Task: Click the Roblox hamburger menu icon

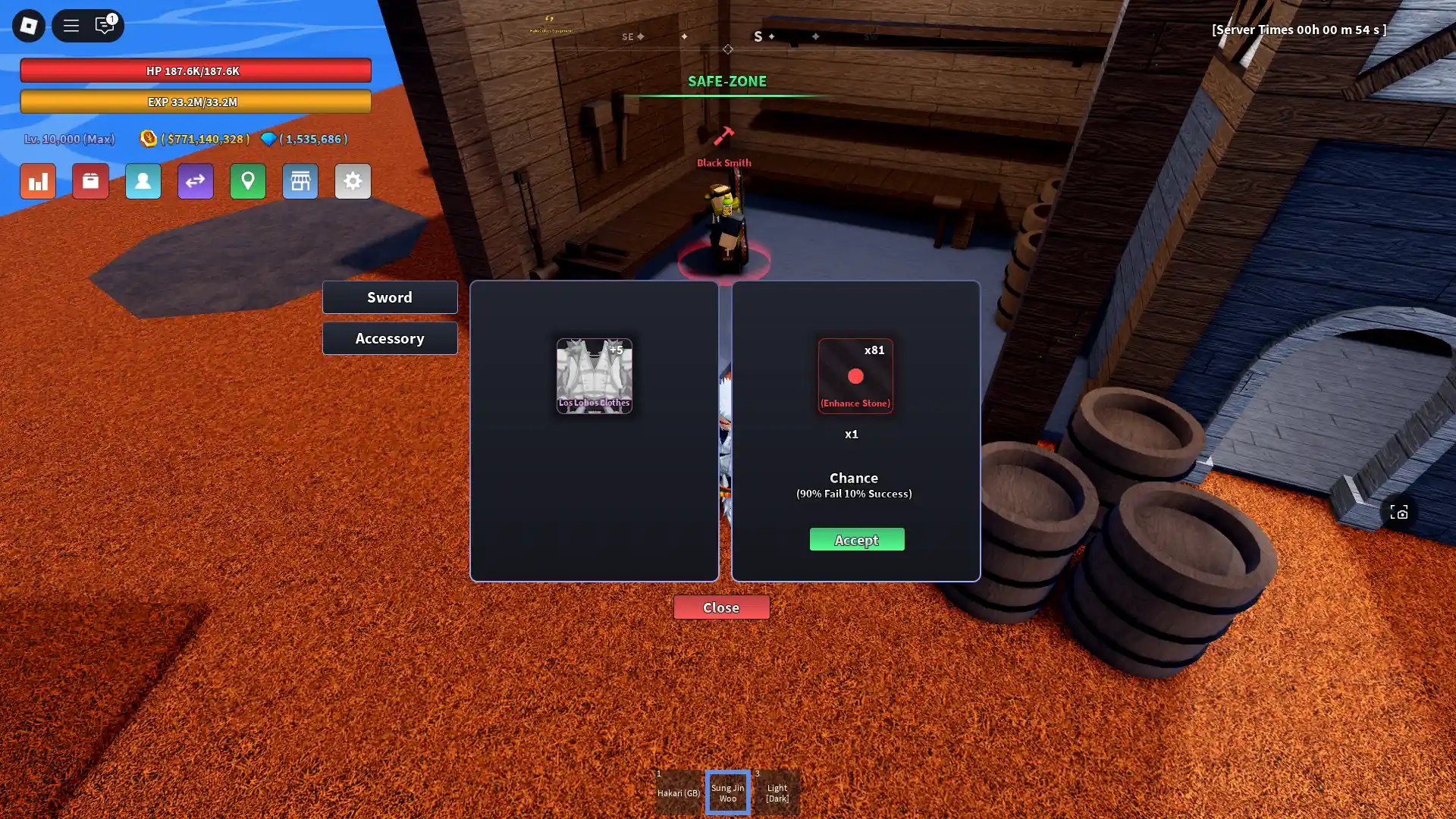Action: coord(71,25)
